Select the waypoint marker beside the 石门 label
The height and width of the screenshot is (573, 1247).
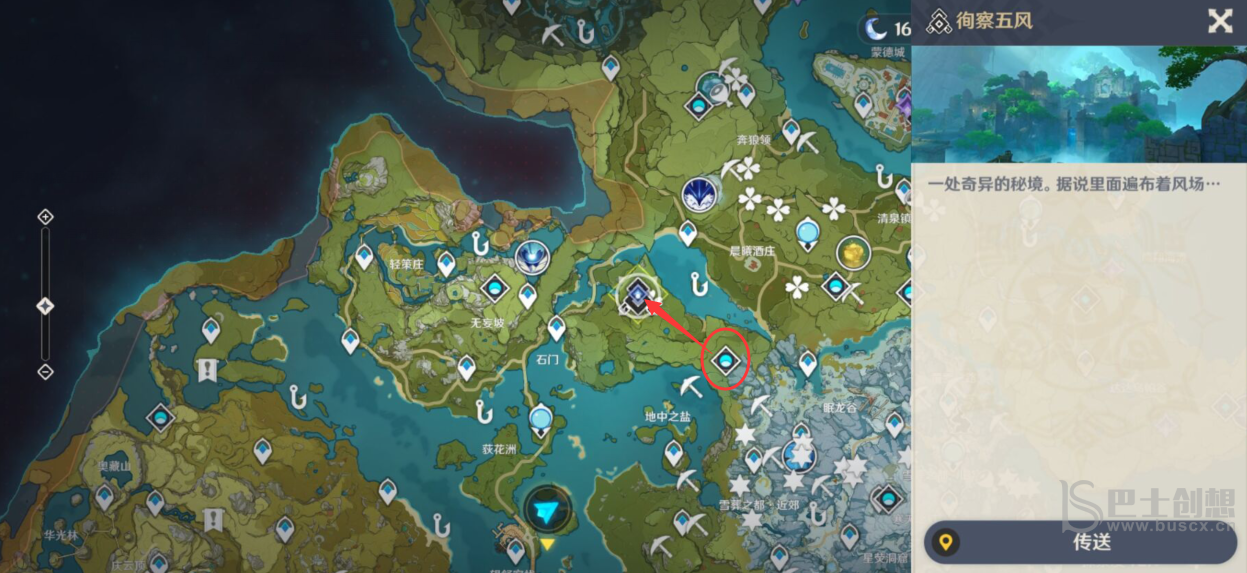coord(557,327)
